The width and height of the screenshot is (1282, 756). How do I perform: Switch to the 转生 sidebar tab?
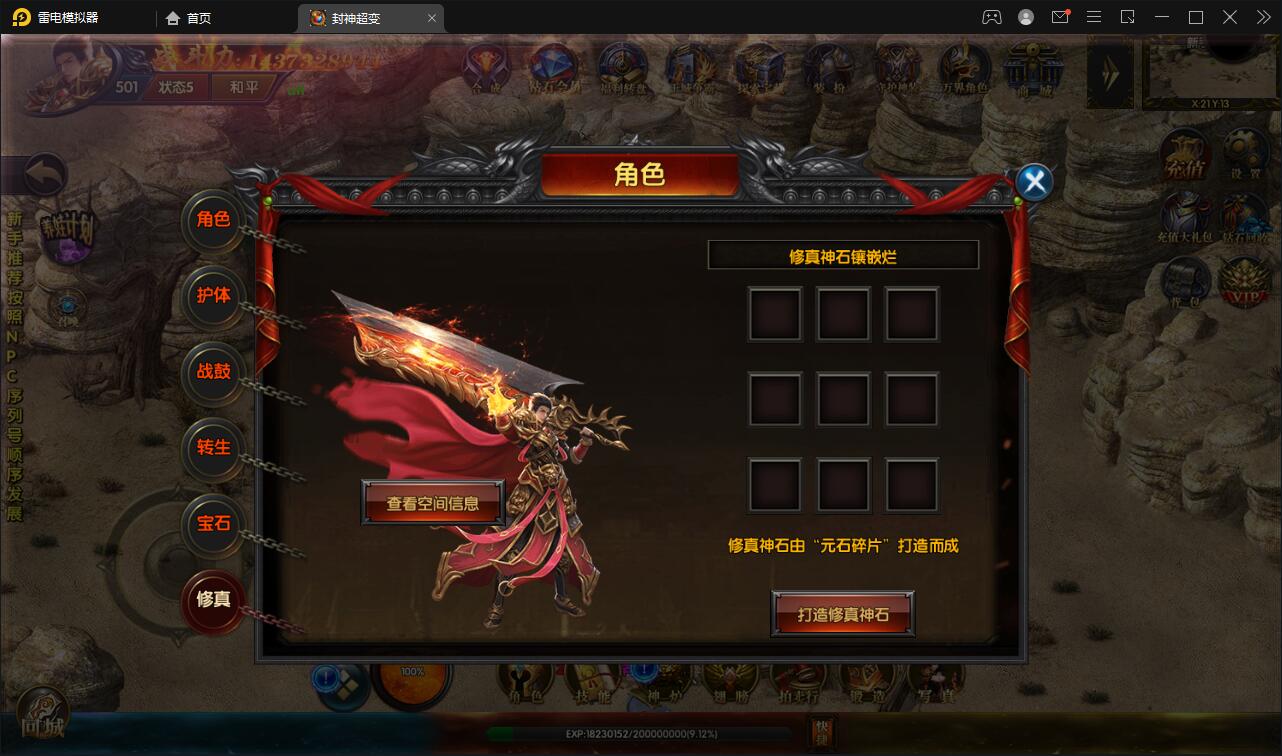213,450
